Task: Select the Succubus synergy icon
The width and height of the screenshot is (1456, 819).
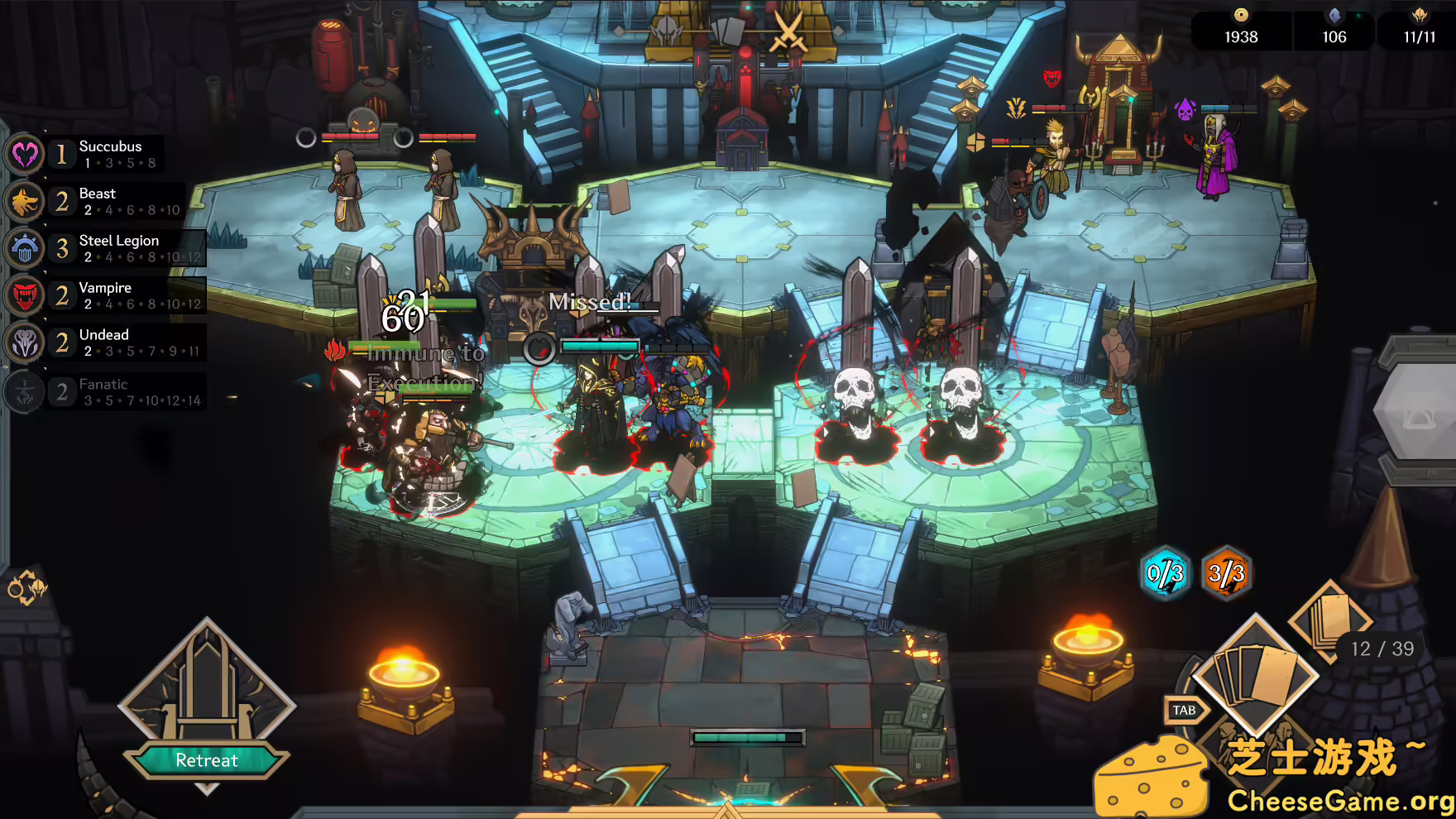Action: [x=24, y=154]
